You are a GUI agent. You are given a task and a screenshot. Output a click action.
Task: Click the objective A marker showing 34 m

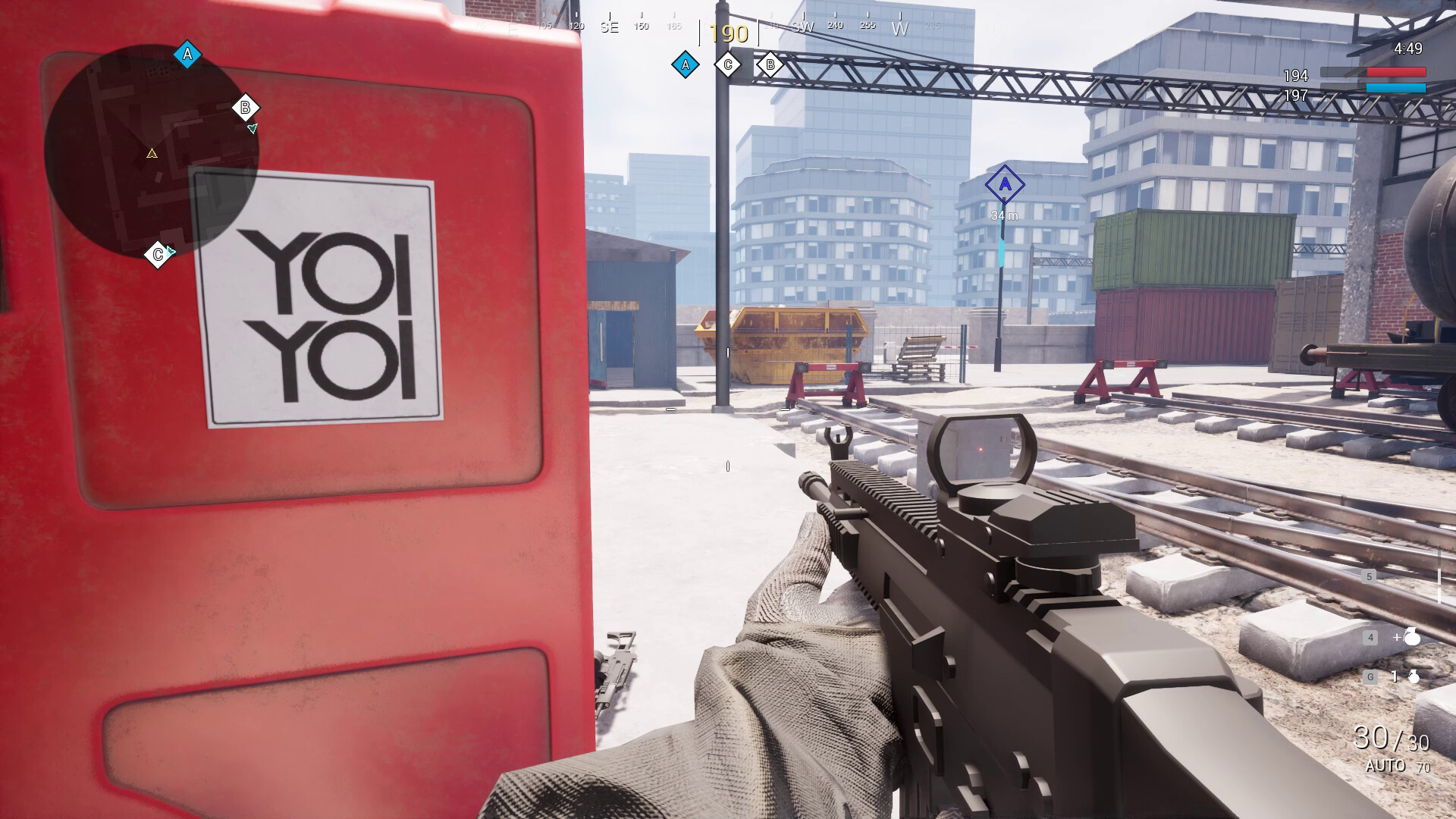coord(1006,184)
